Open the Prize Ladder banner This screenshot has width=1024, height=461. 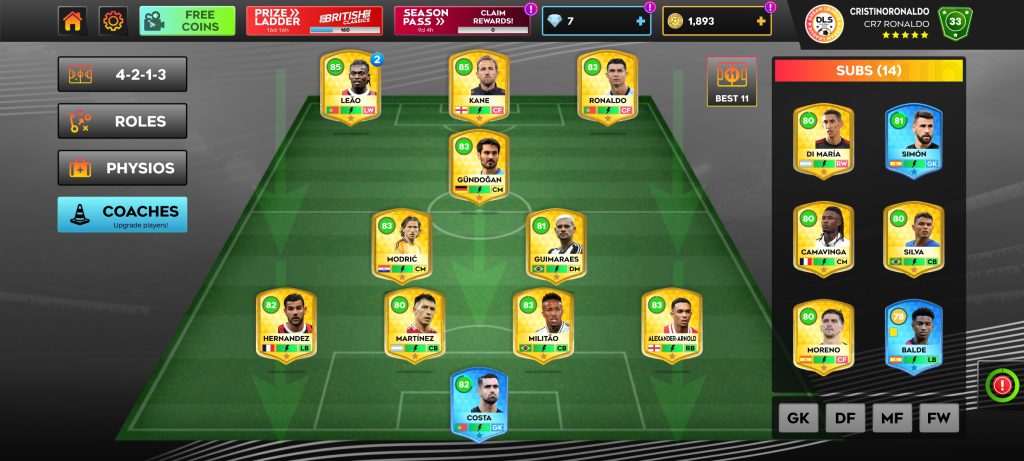pyautogui.click(x=313, y=21)
